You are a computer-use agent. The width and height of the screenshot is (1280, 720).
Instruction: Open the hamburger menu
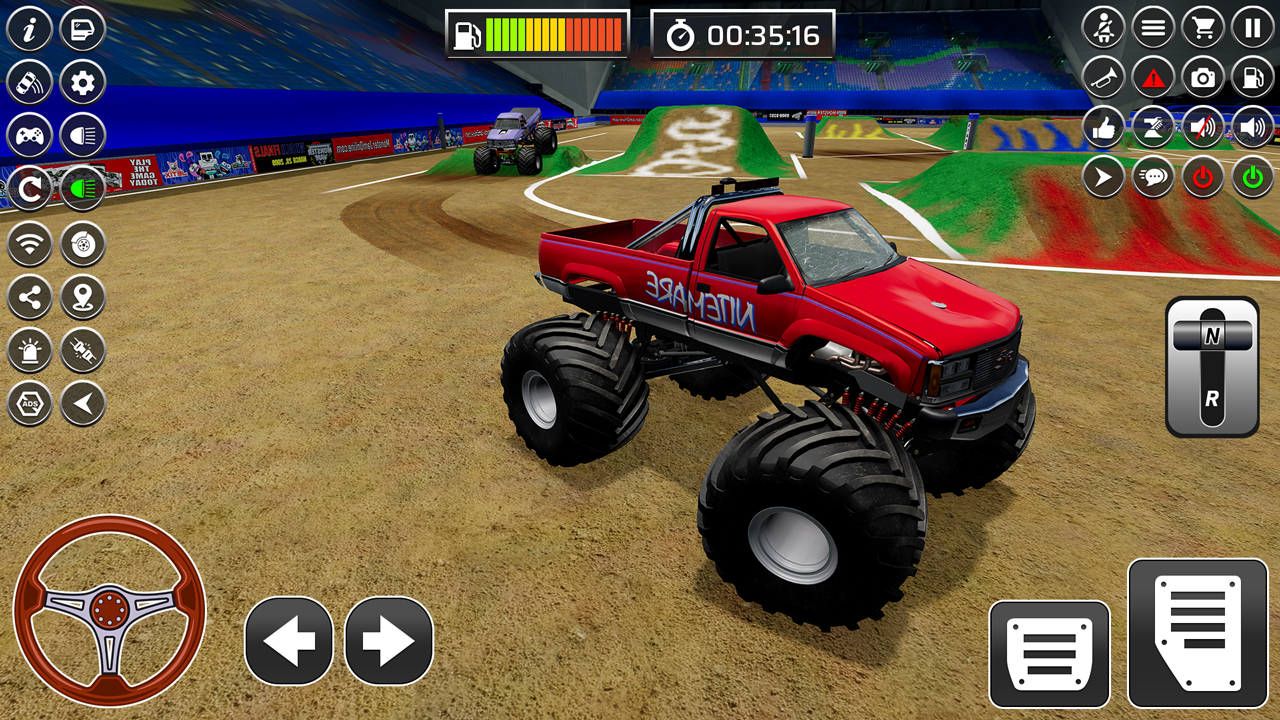[1152, 27]
